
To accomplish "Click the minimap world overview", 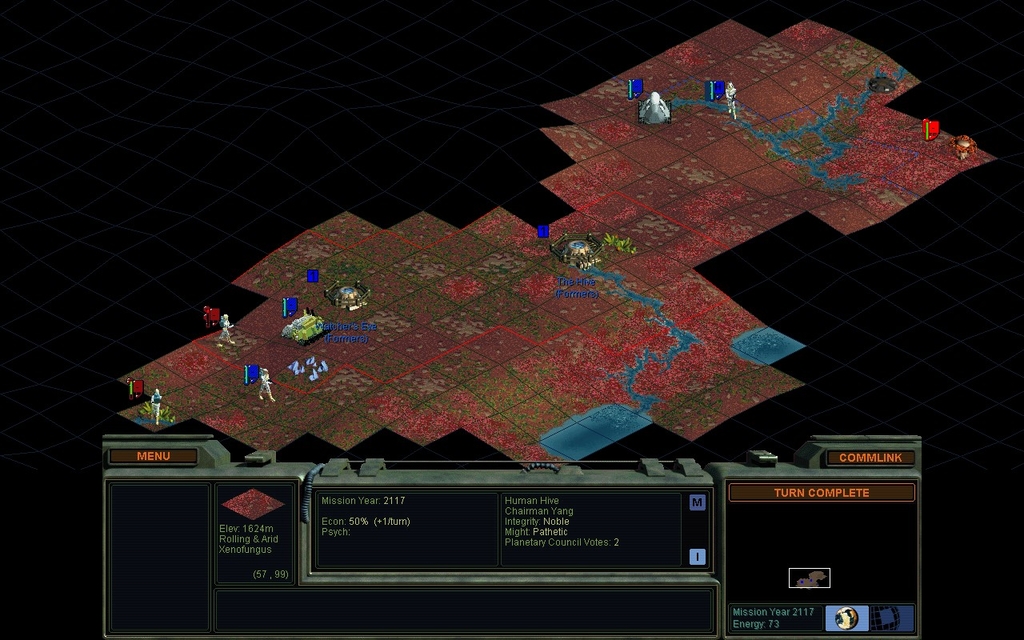I will 809,578.
